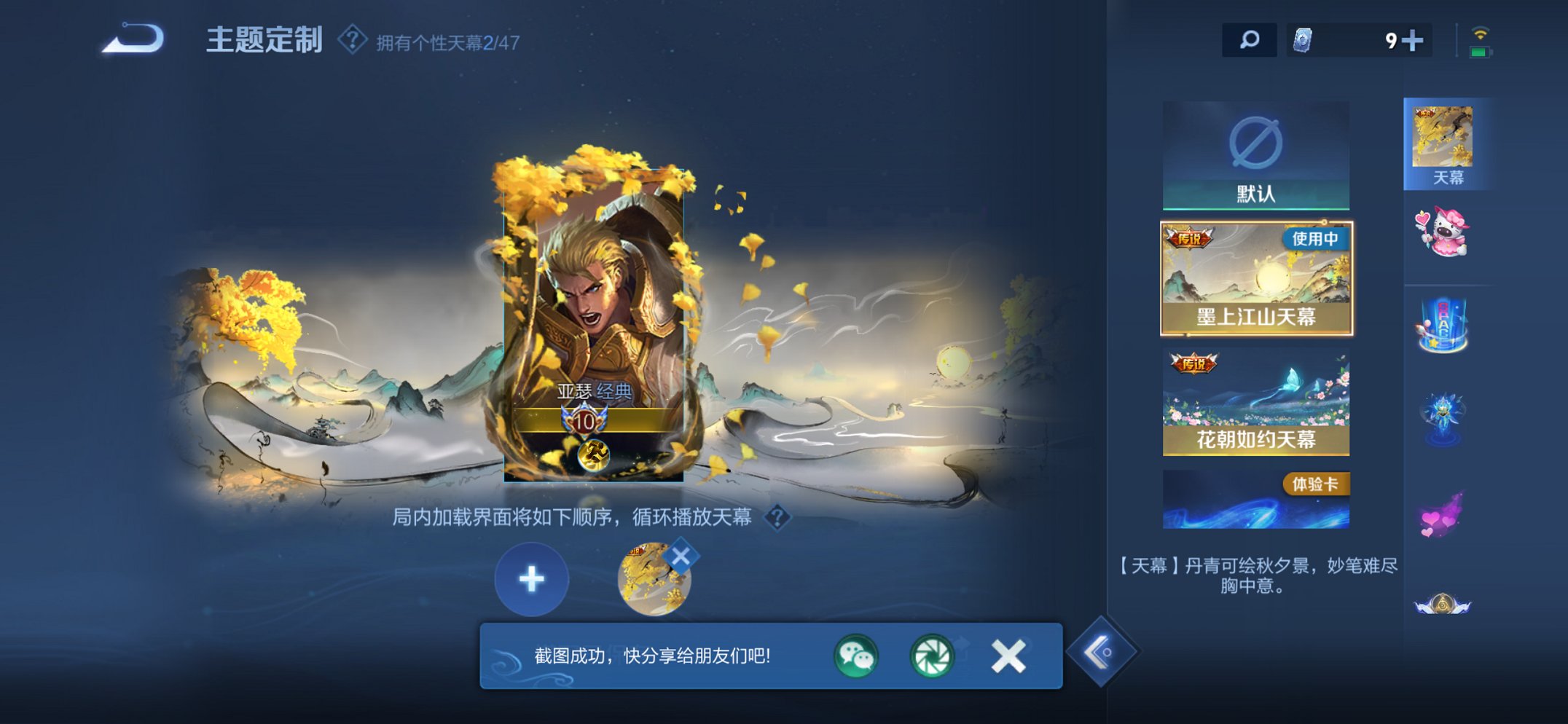Expand currency options with the plus button
This screenshot has height=724, width=1568.
1413,41
